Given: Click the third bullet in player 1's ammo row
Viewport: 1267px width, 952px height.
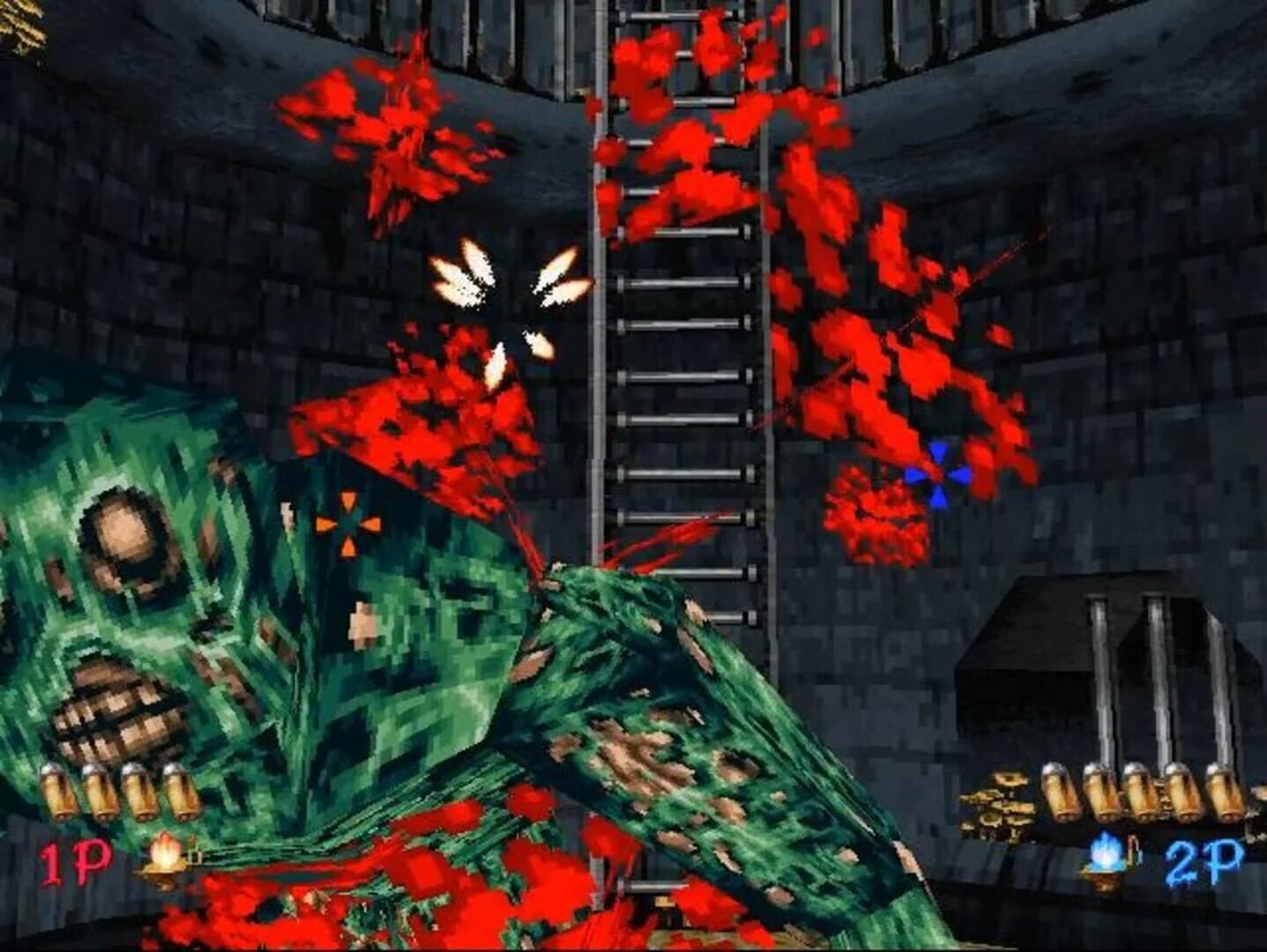Looking at the screenshot, I should point(141,792).
